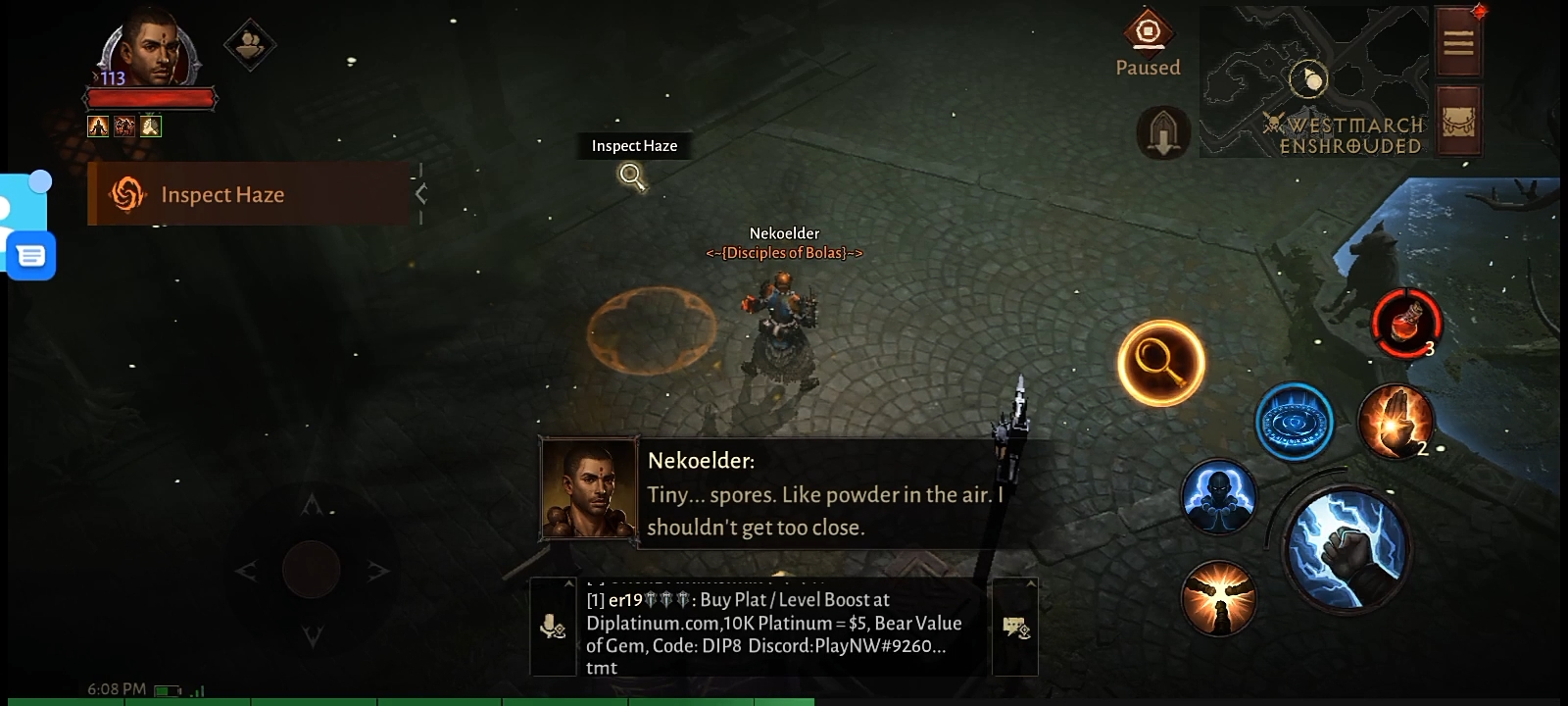
Task: Open the party members icon
Action: coord(249,44)
